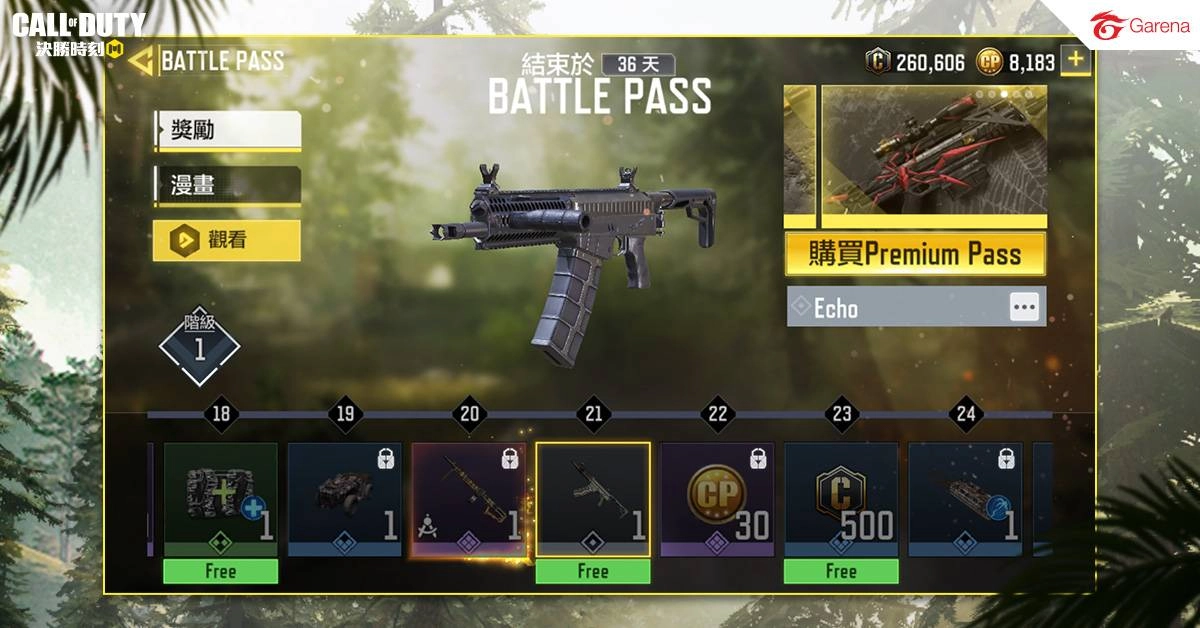This screenshot has width=1200, height=628.
Task: Choose the tier 20 locked weapon blueprint
Action: 469,500
